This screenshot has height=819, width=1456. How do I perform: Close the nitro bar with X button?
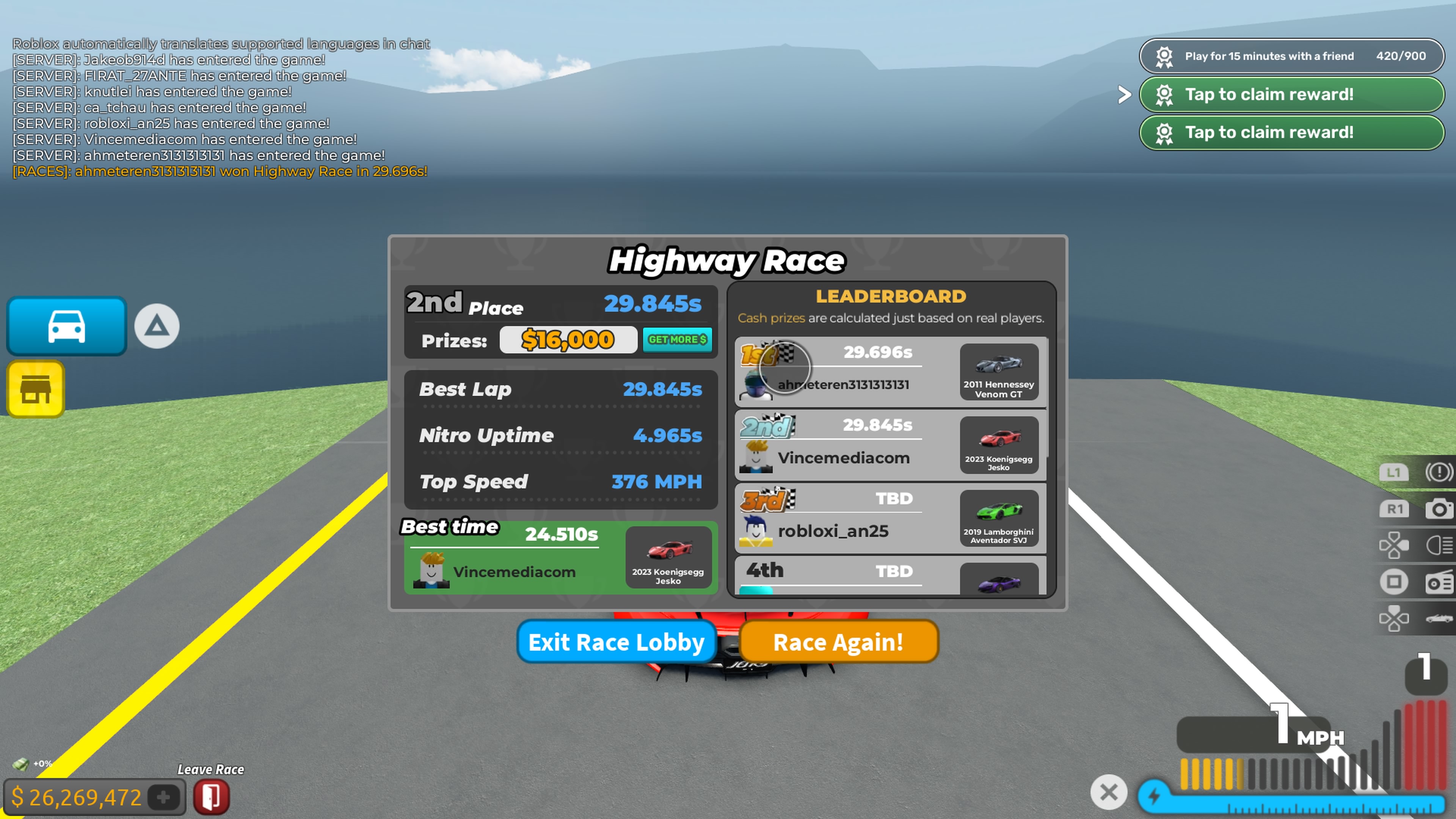pos(1108,792)
